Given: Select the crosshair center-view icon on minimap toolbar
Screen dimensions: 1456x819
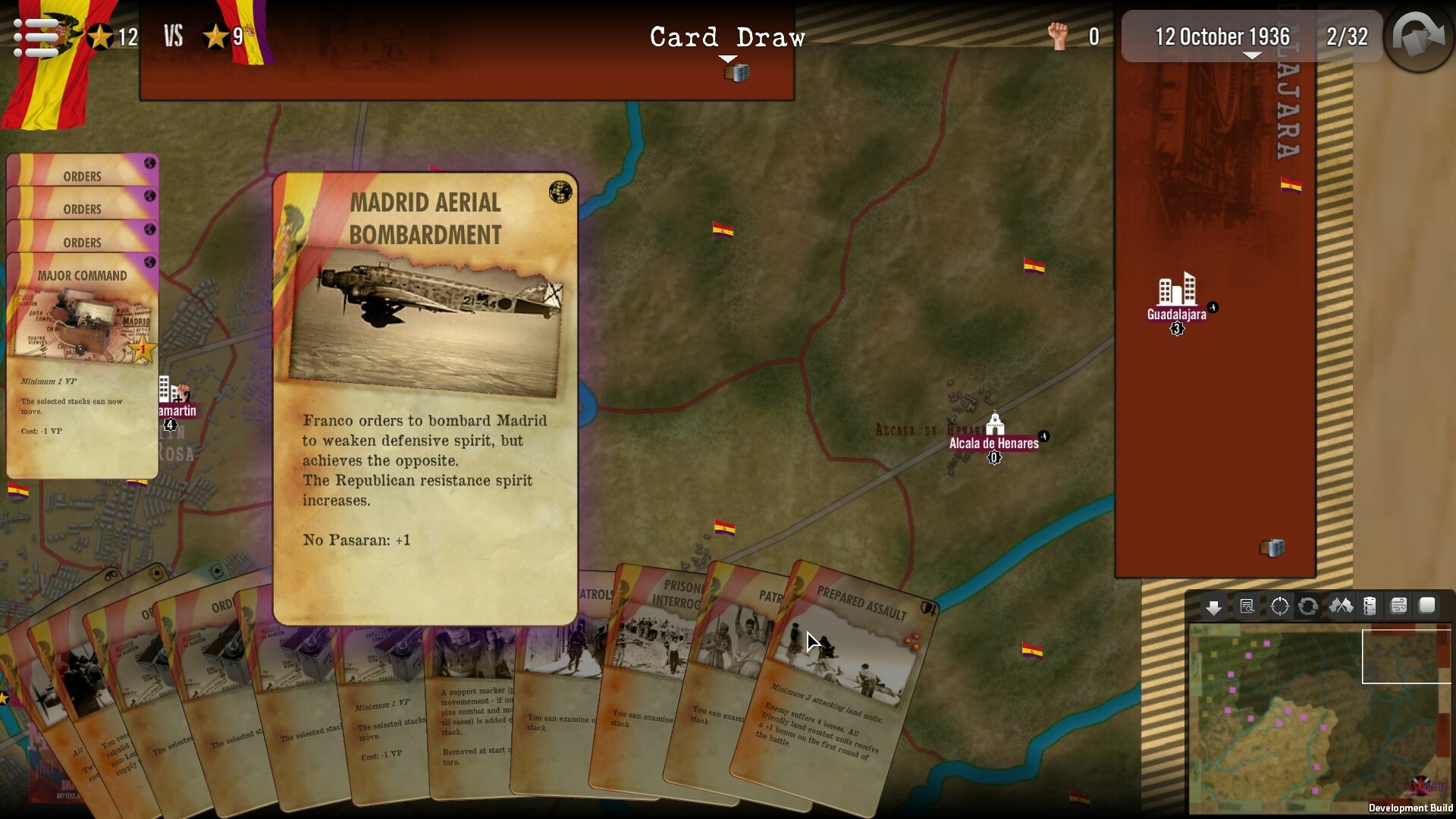Looking at the screenshot, I should click(1279, 606).
